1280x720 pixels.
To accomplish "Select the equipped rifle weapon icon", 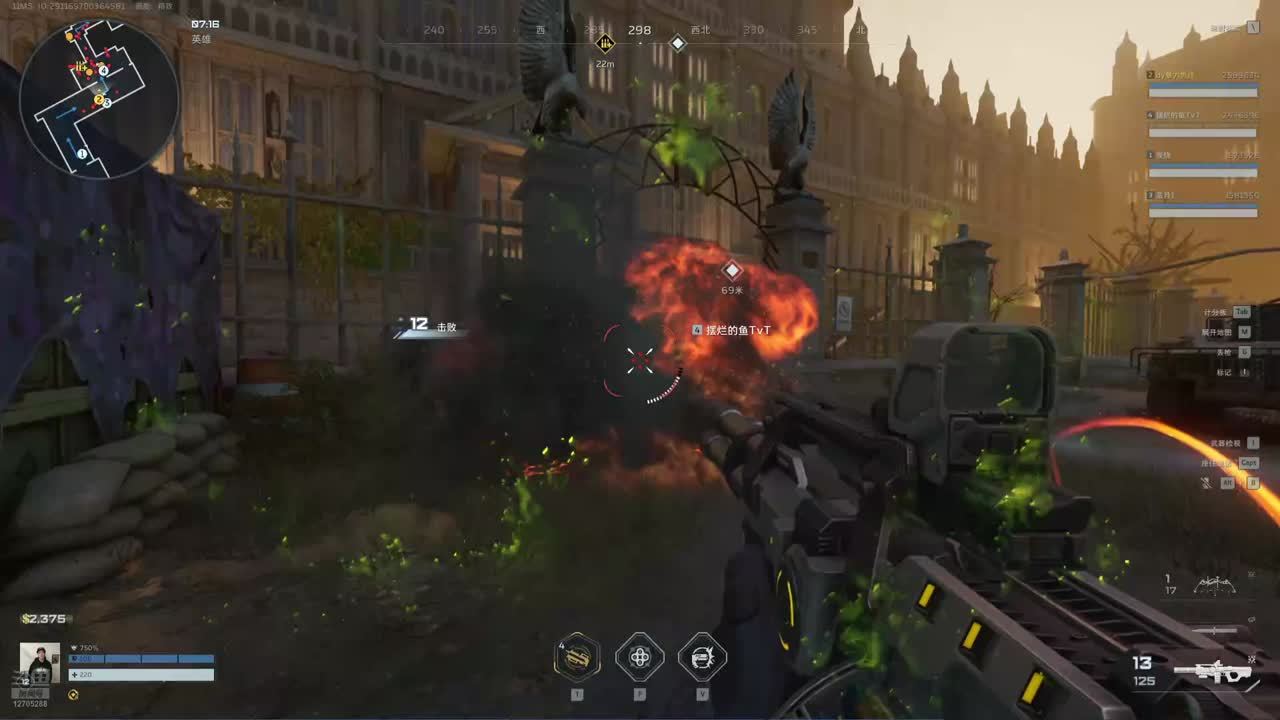I will (1213, 671).
